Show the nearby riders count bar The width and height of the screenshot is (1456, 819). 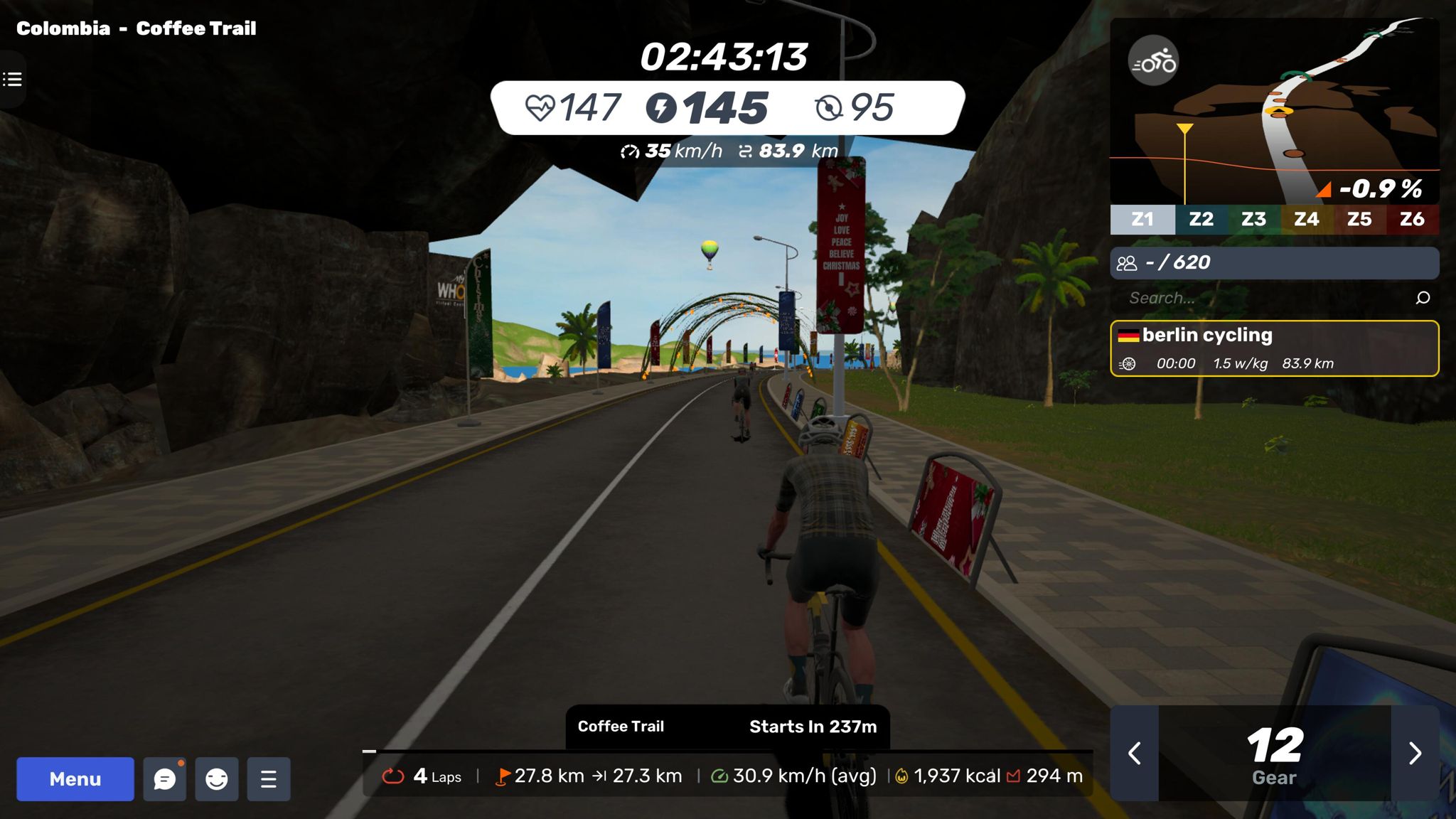[1274, 263]
